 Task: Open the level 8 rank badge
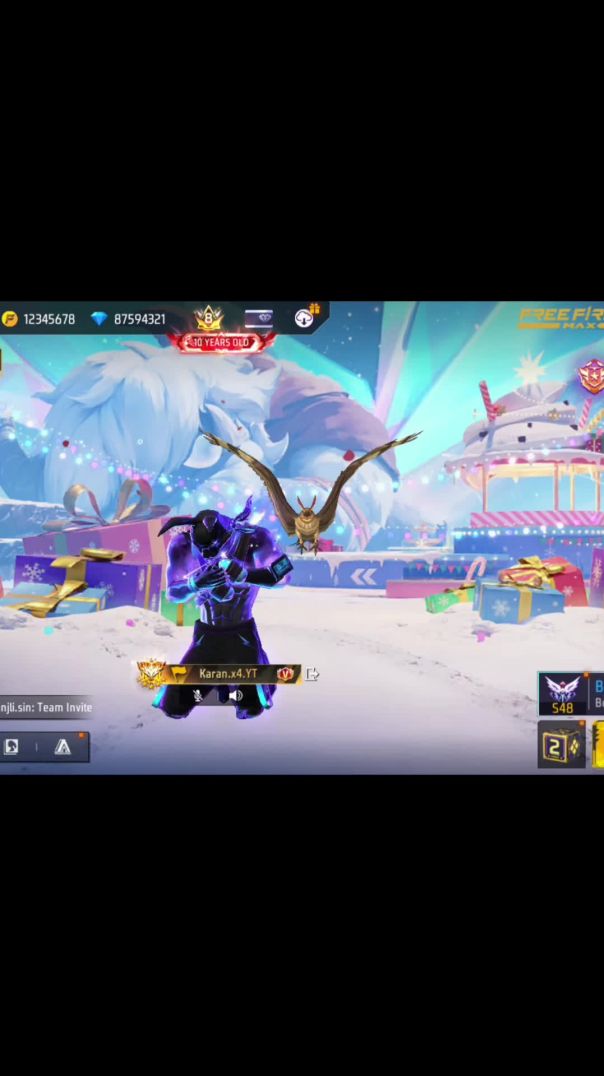click(x=208, y=318)
